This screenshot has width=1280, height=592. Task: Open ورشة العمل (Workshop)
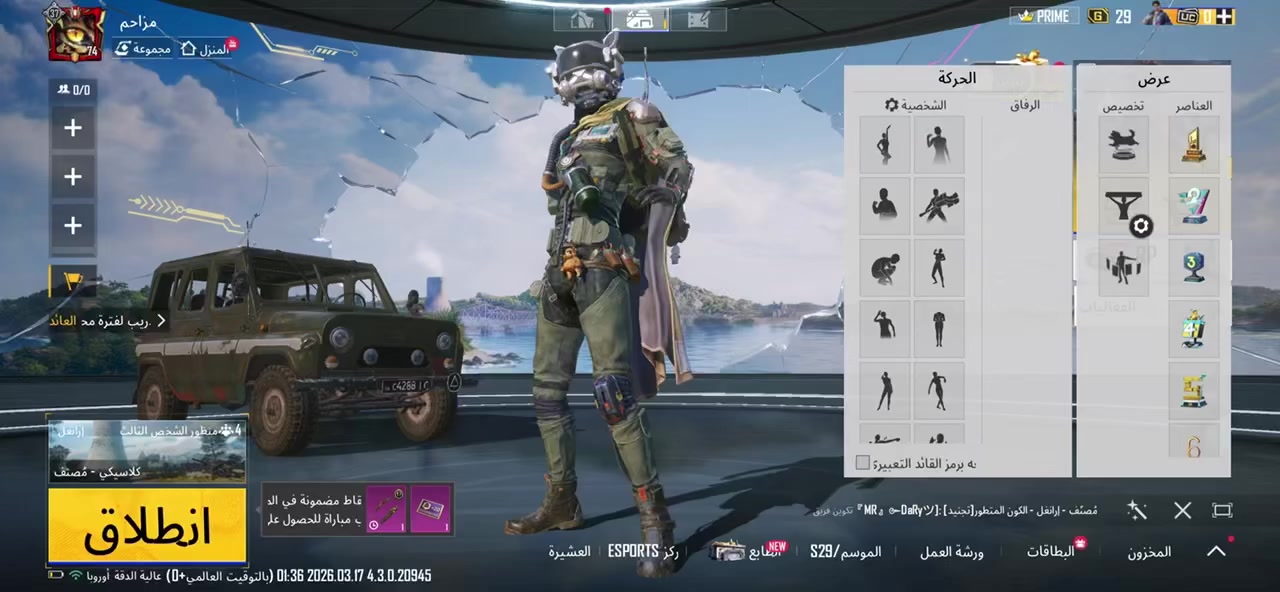tap(952, 551)
